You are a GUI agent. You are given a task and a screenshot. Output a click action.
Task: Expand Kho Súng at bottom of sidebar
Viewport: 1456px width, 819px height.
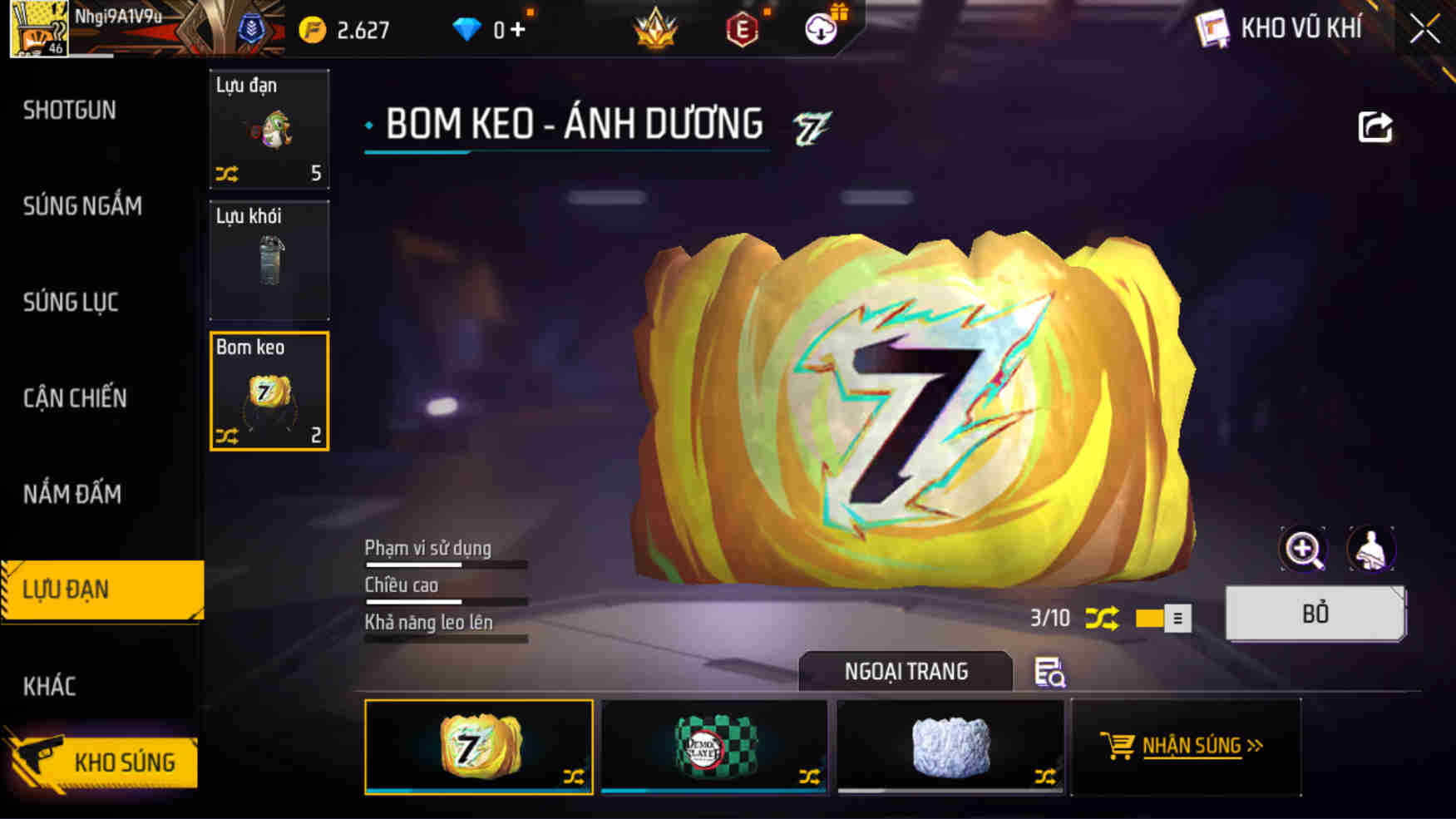(123, 762)
